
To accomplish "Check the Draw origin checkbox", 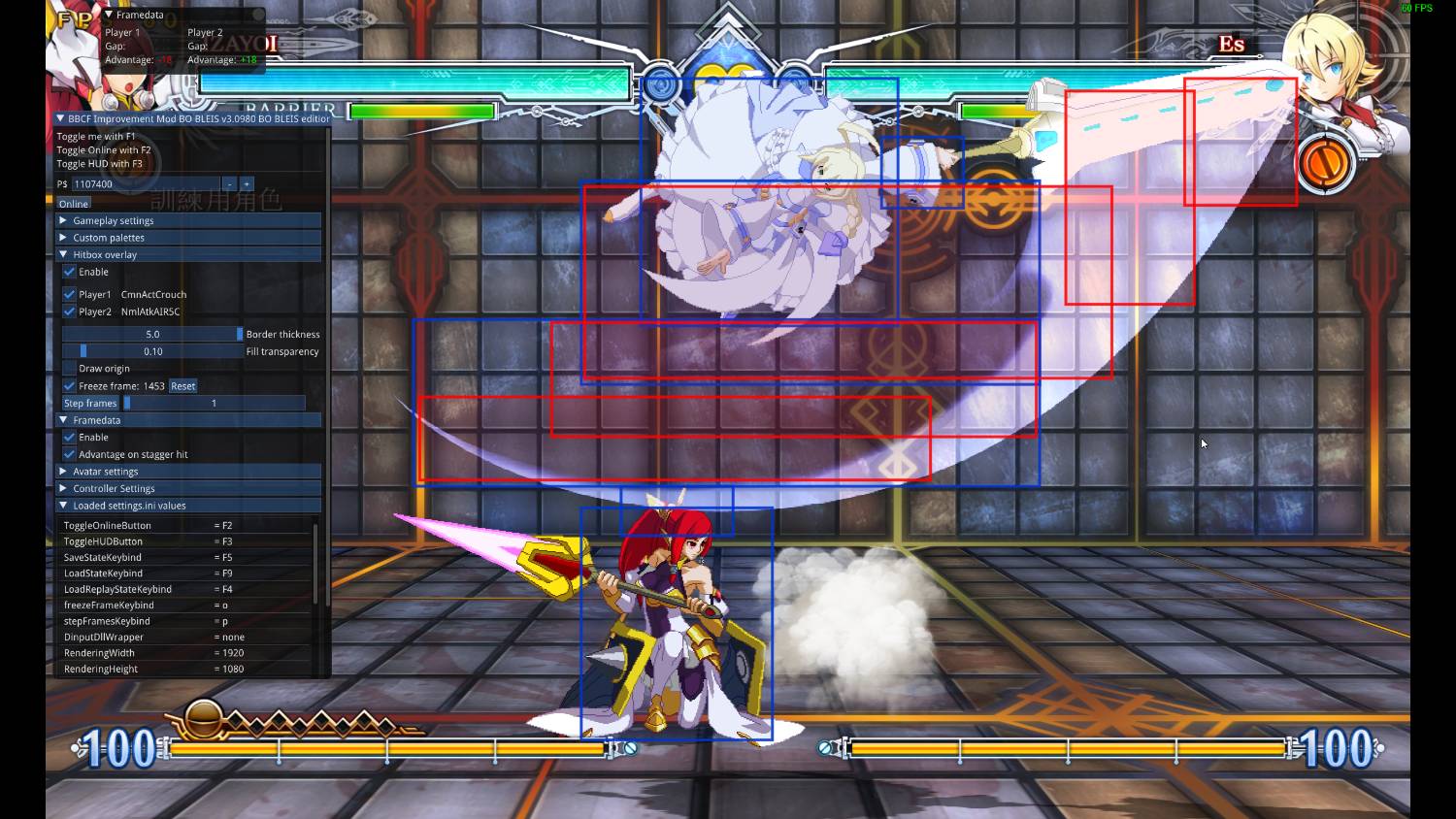I will click(x=69, y=368).
